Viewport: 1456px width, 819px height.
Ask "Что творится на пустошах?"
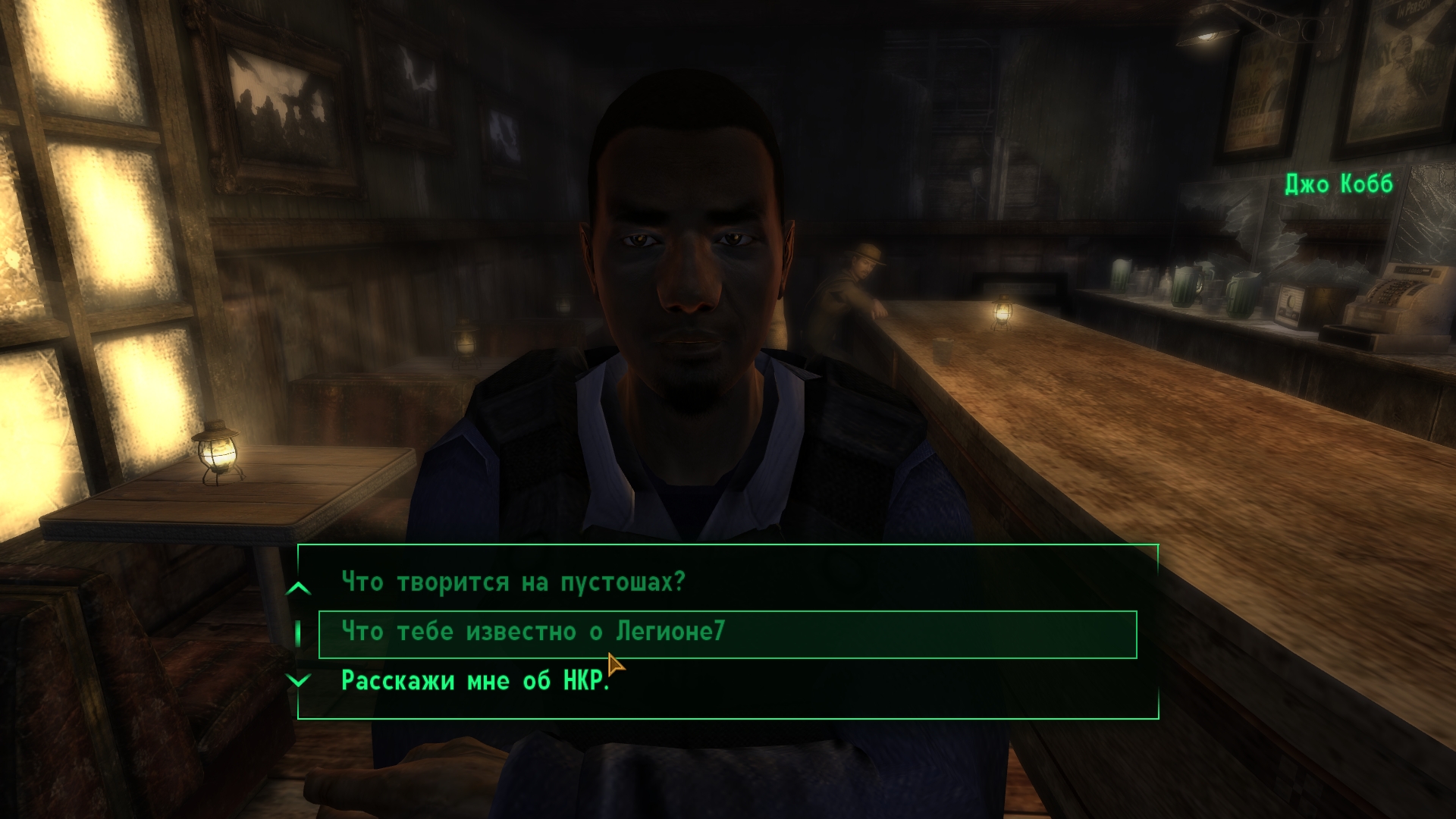(513, 582)
